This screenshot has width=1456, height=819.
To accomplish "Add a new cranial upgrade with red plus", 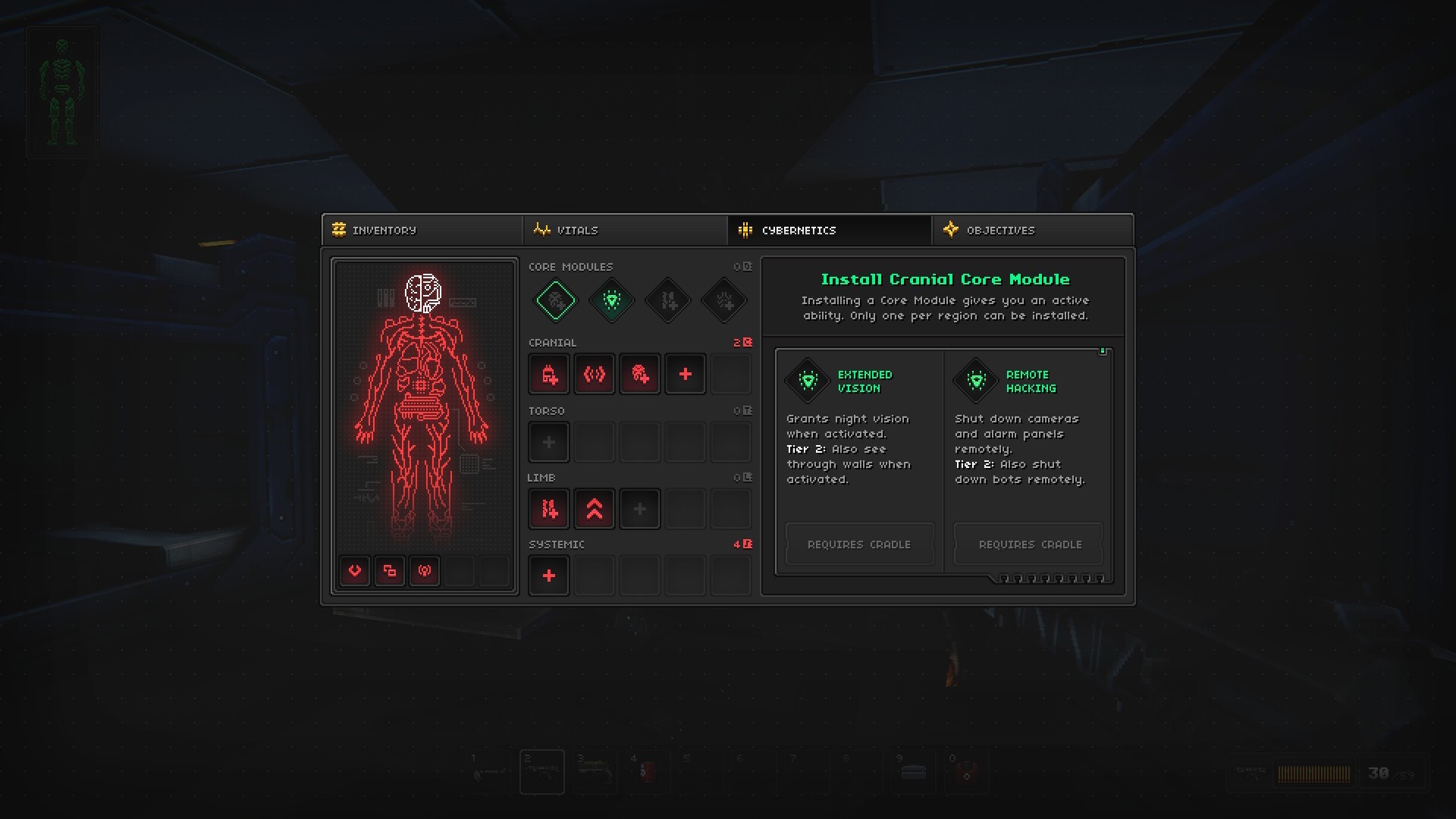I will point(686,374).
